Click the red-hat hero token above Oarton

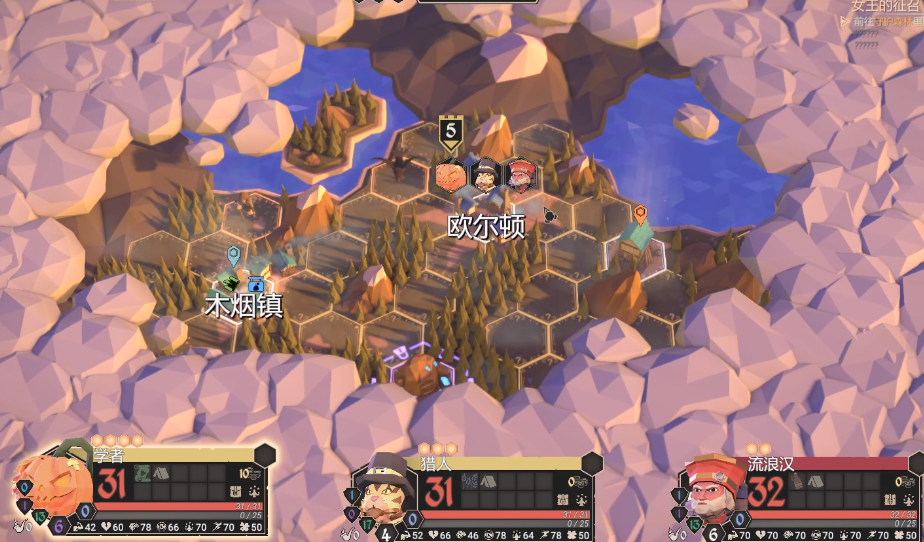coord(520,176)
